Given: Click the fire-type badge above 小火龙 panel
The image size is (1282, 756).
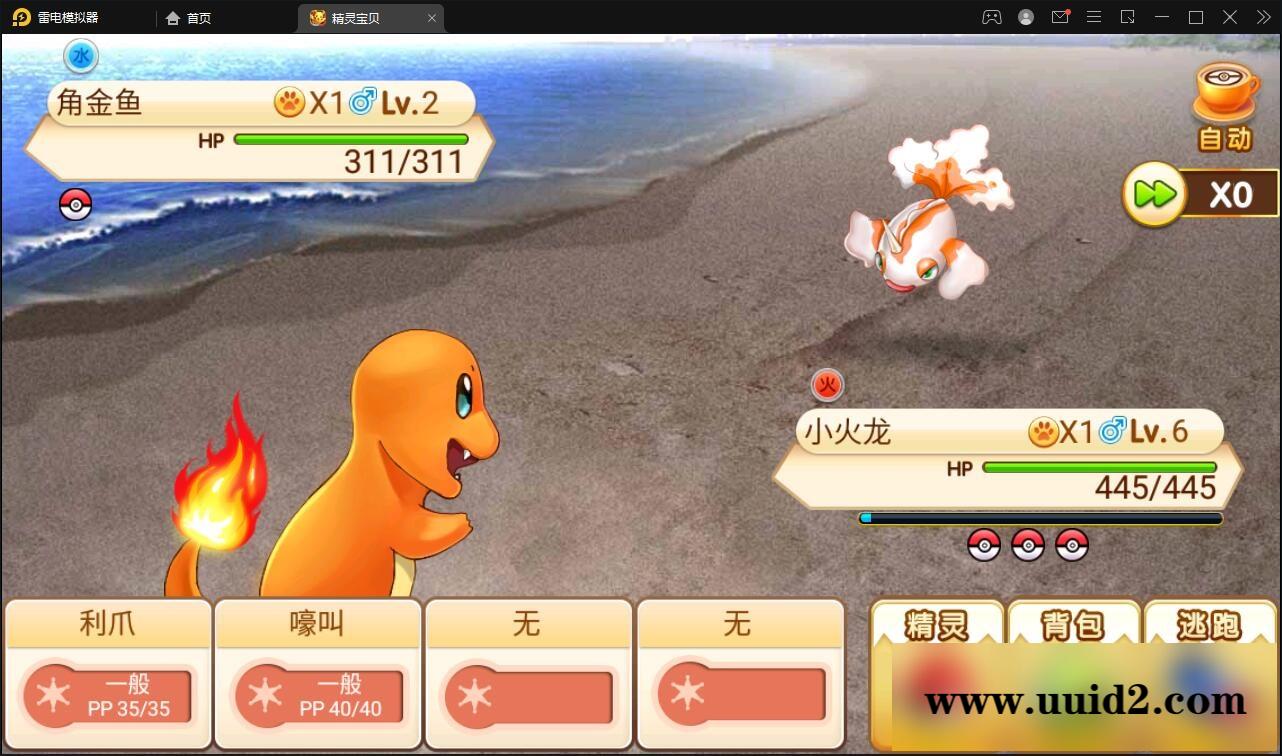Looking at the screenshot, I should (826, 384).
